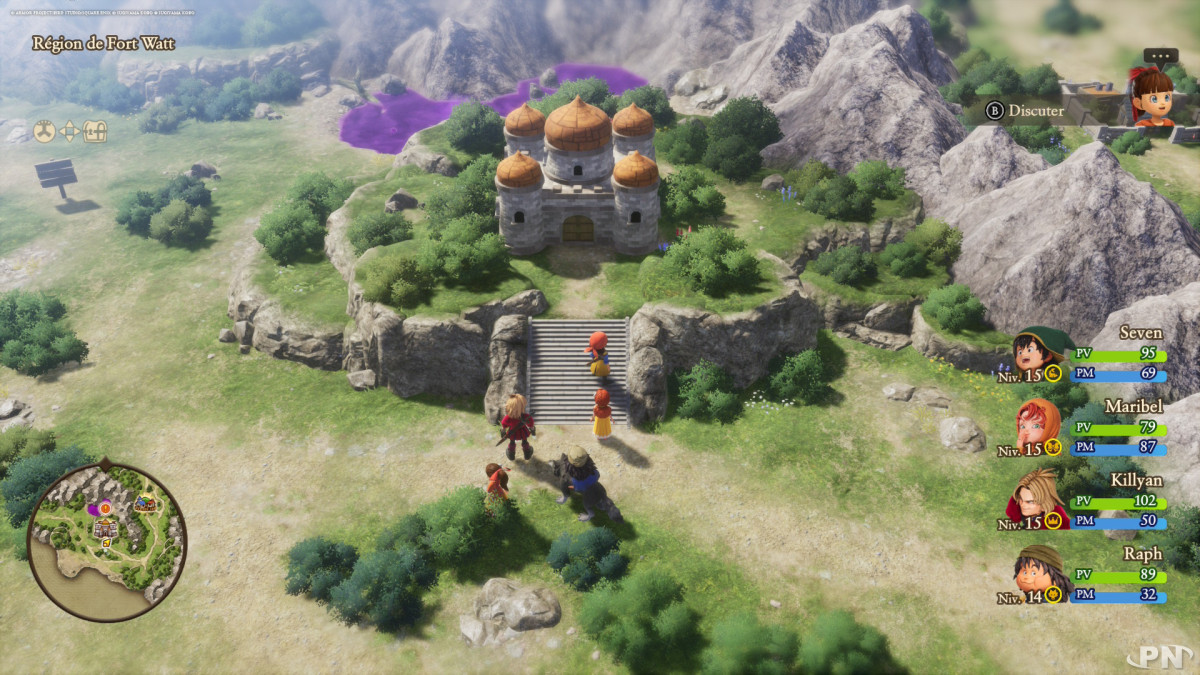The height and width of the screenshot is (675, 1200).
Task: Click the treasure chest HUD icon
Action: pos(95,131)
